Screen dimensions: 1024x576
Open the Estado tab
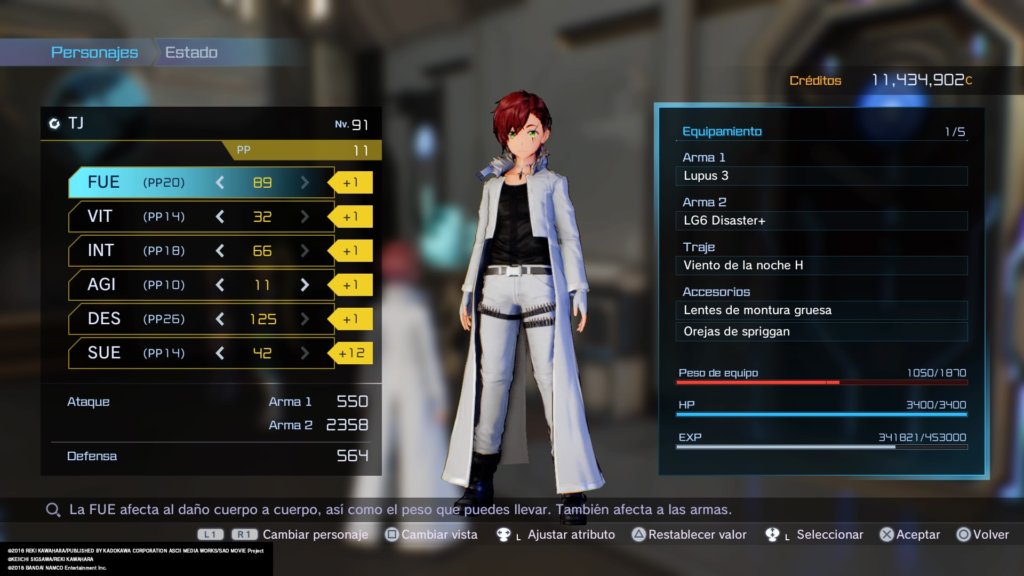[x=191, y=52]
